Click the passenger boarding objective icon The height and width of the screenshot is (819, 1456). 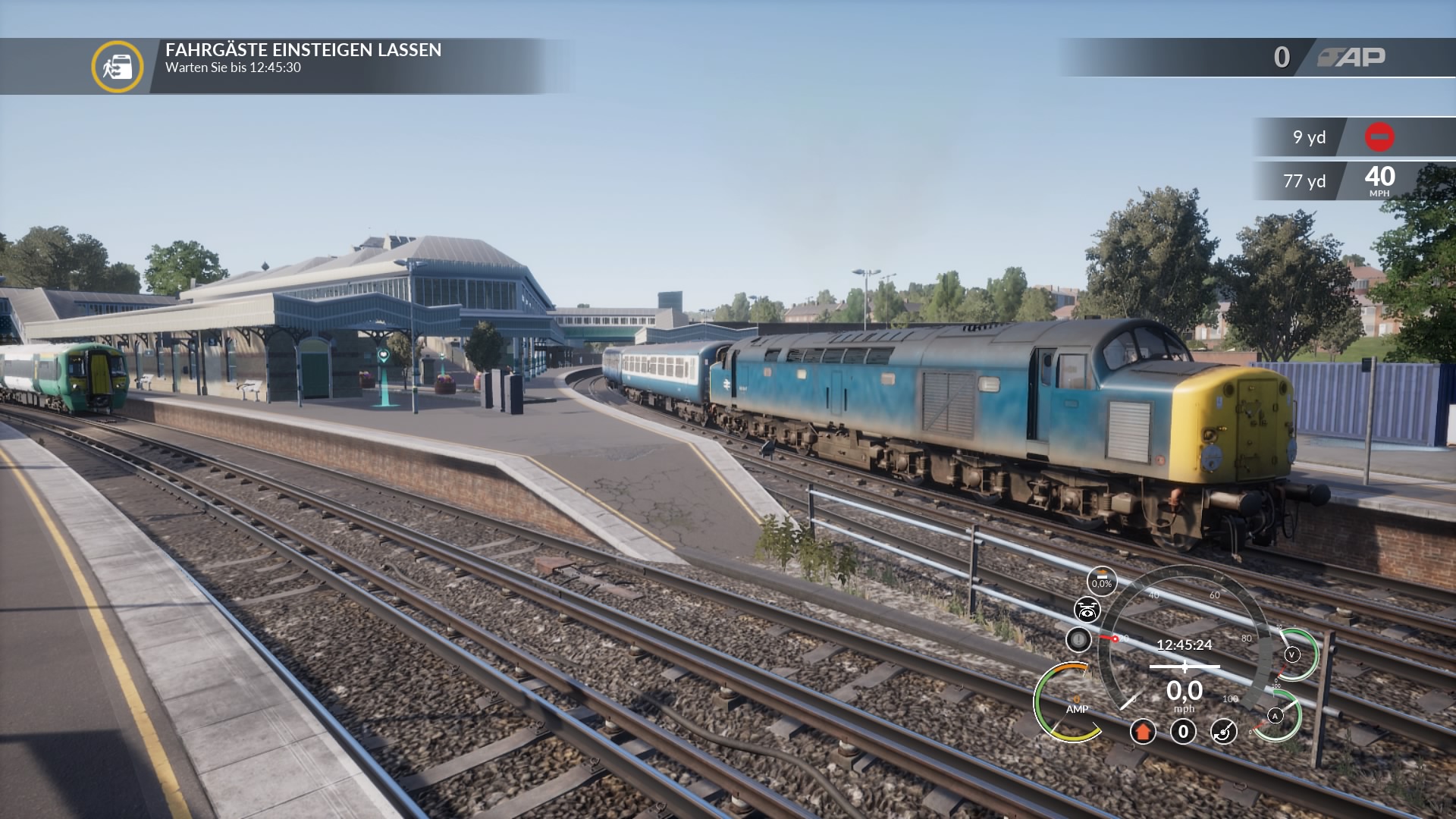[118, 67]
